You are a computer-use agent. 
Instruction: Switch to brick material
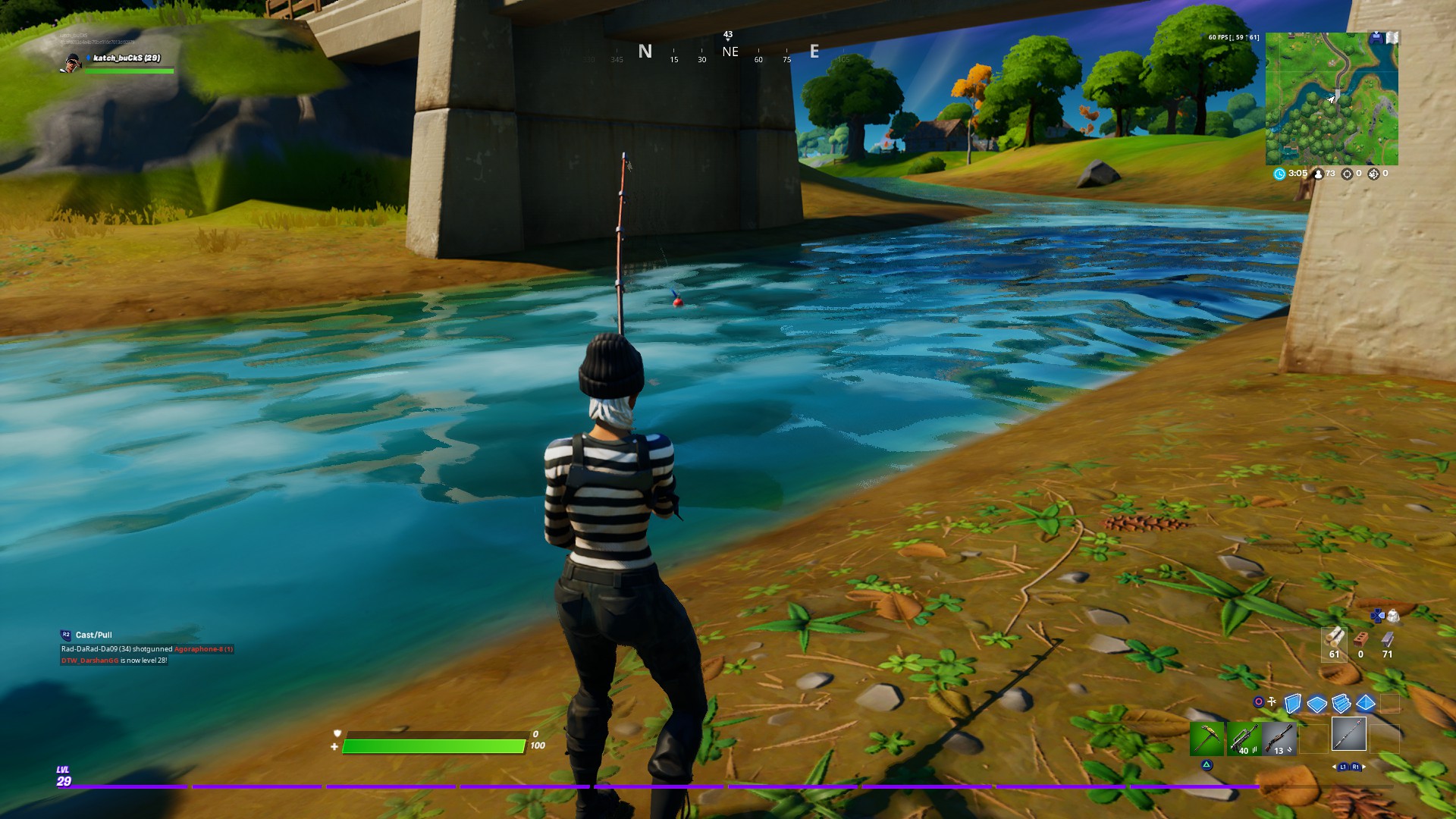pos(1360,641)
